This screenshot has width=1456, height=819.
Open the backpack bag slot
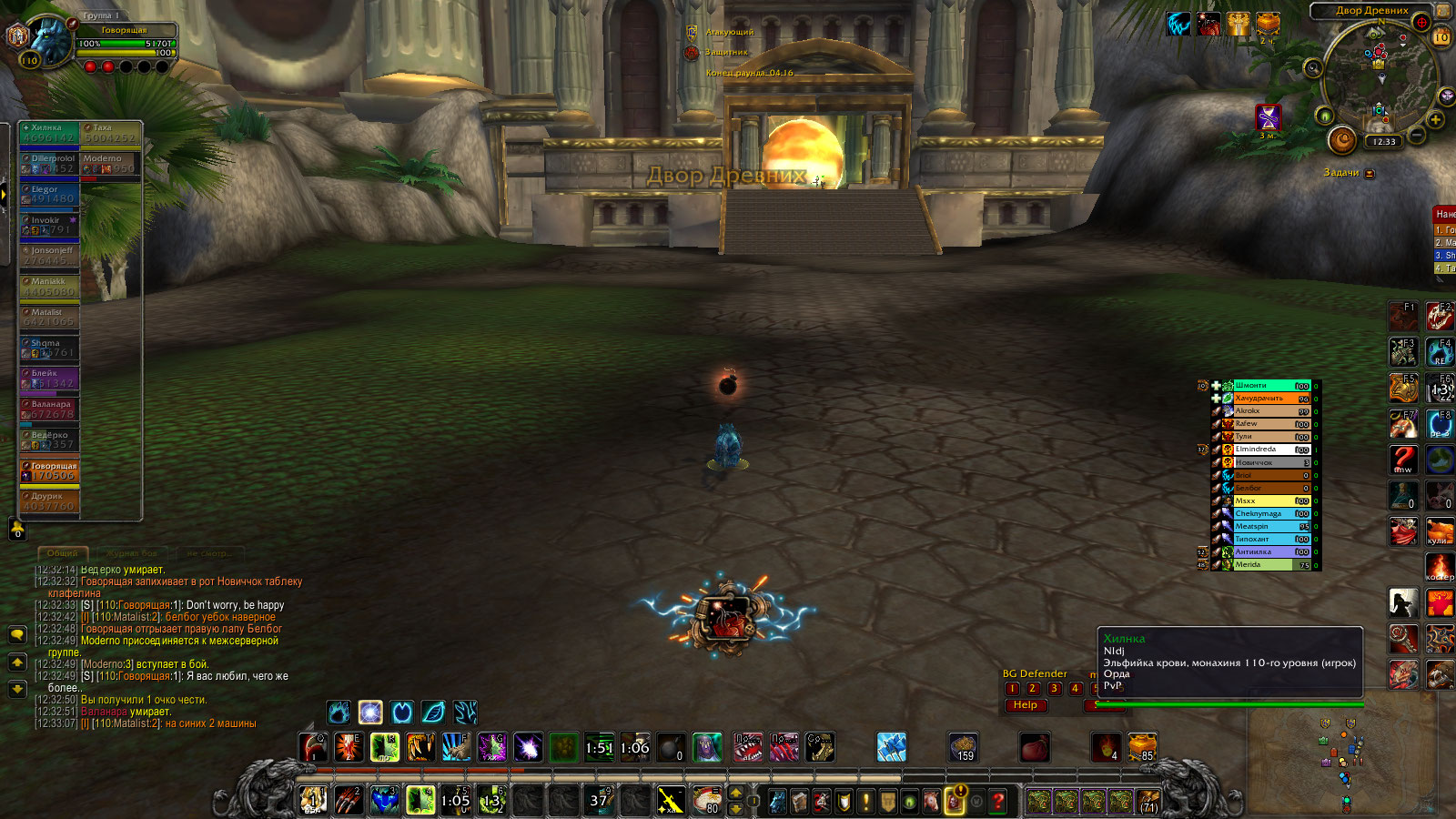1148,801
